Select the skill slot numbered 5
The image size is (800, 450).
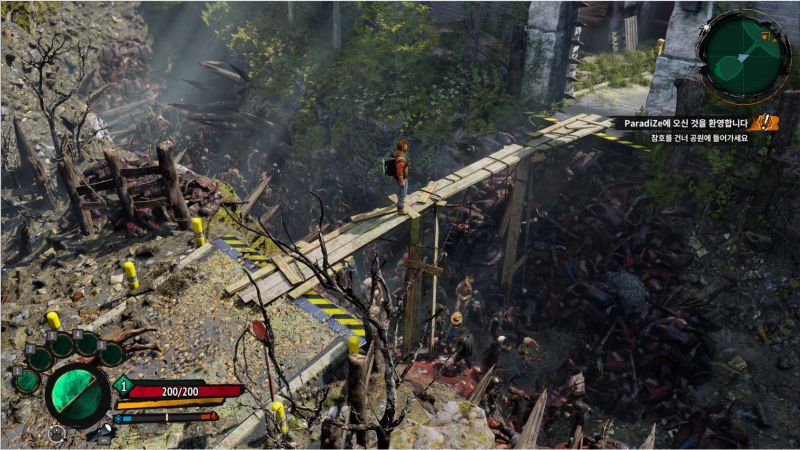[111, 353]
